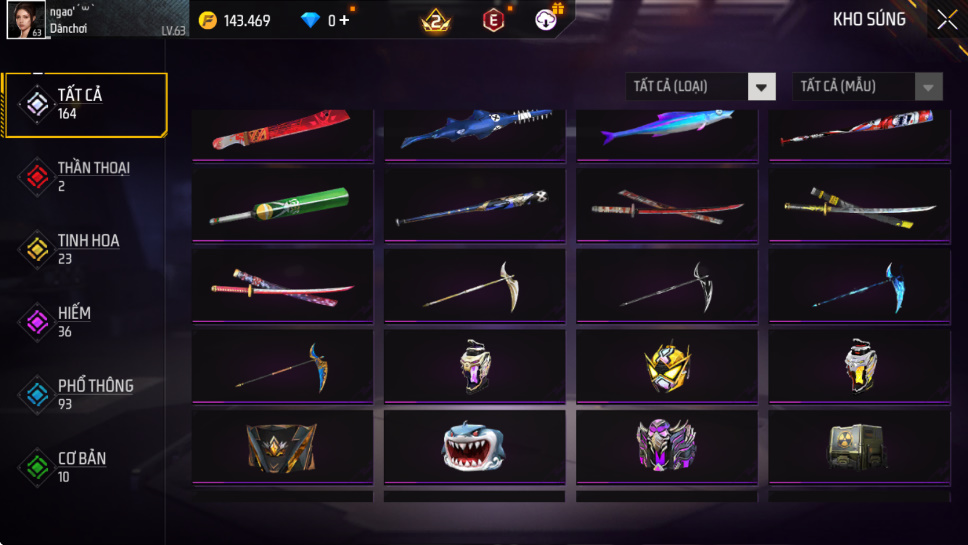The height and width of the screenshot is (545, 968).
Task: Select the icy blue scythe skin
Action: [857, 286]
